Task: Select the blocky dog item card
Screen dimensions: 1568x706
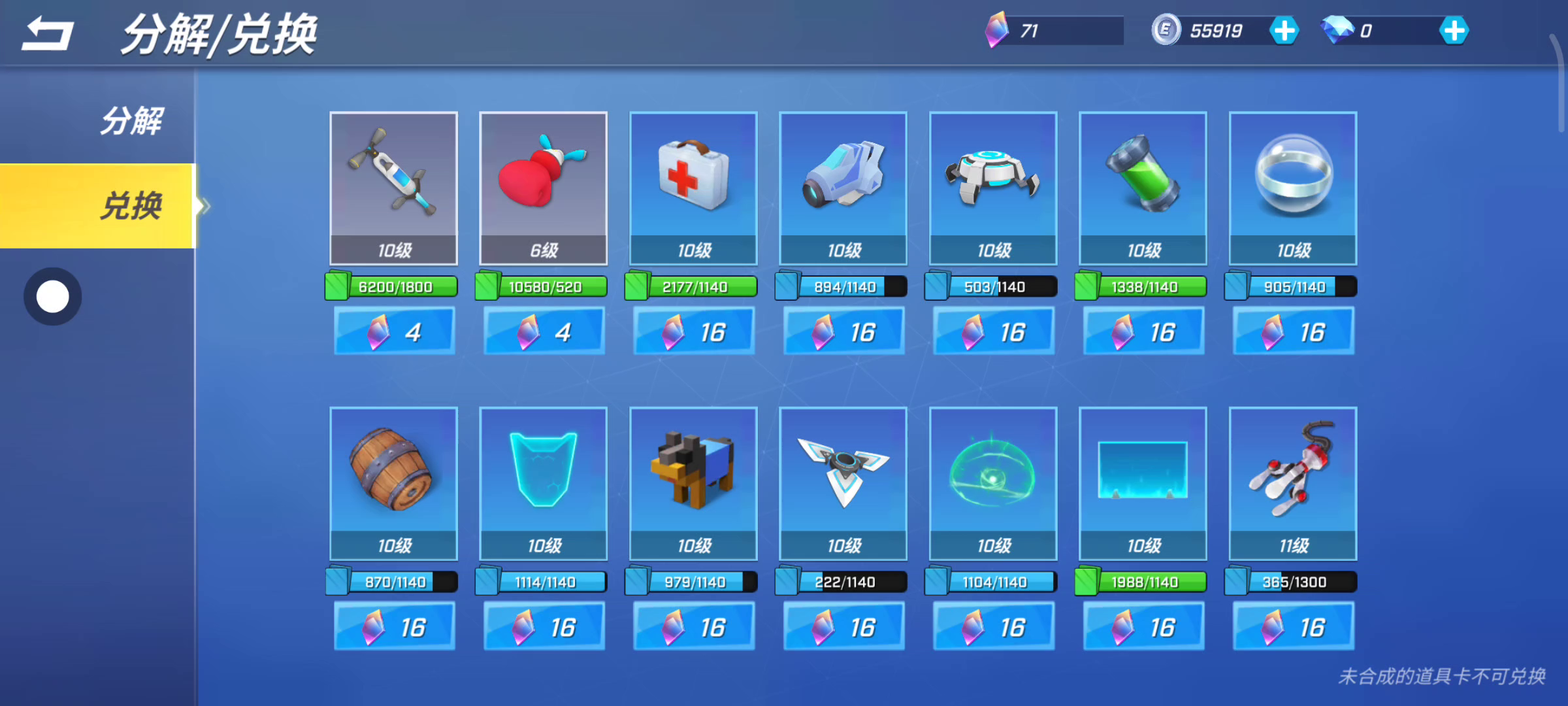Action: 693,483
